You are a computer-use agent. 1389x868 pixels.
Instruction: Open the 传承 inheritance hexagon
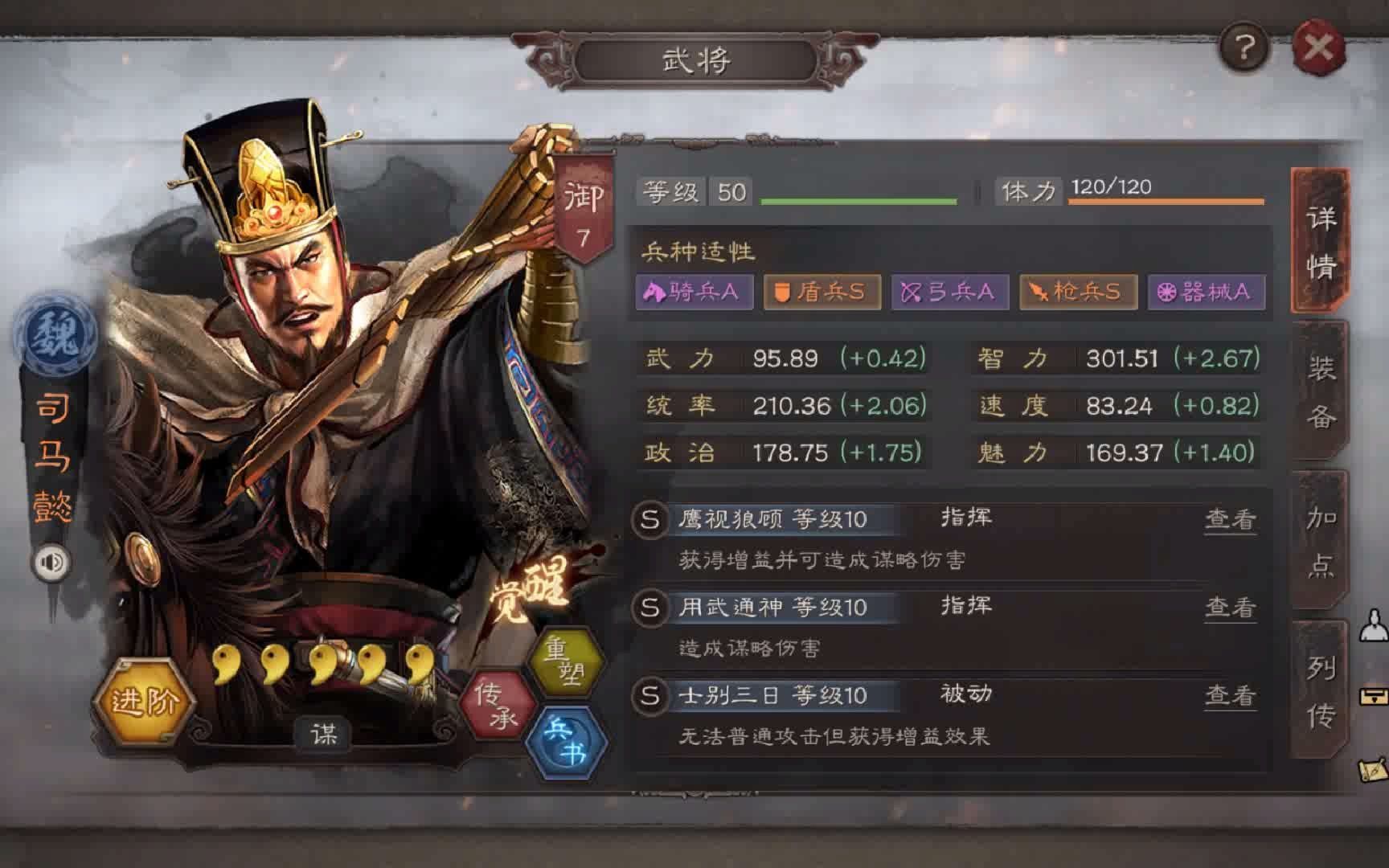tap(498, 703)
